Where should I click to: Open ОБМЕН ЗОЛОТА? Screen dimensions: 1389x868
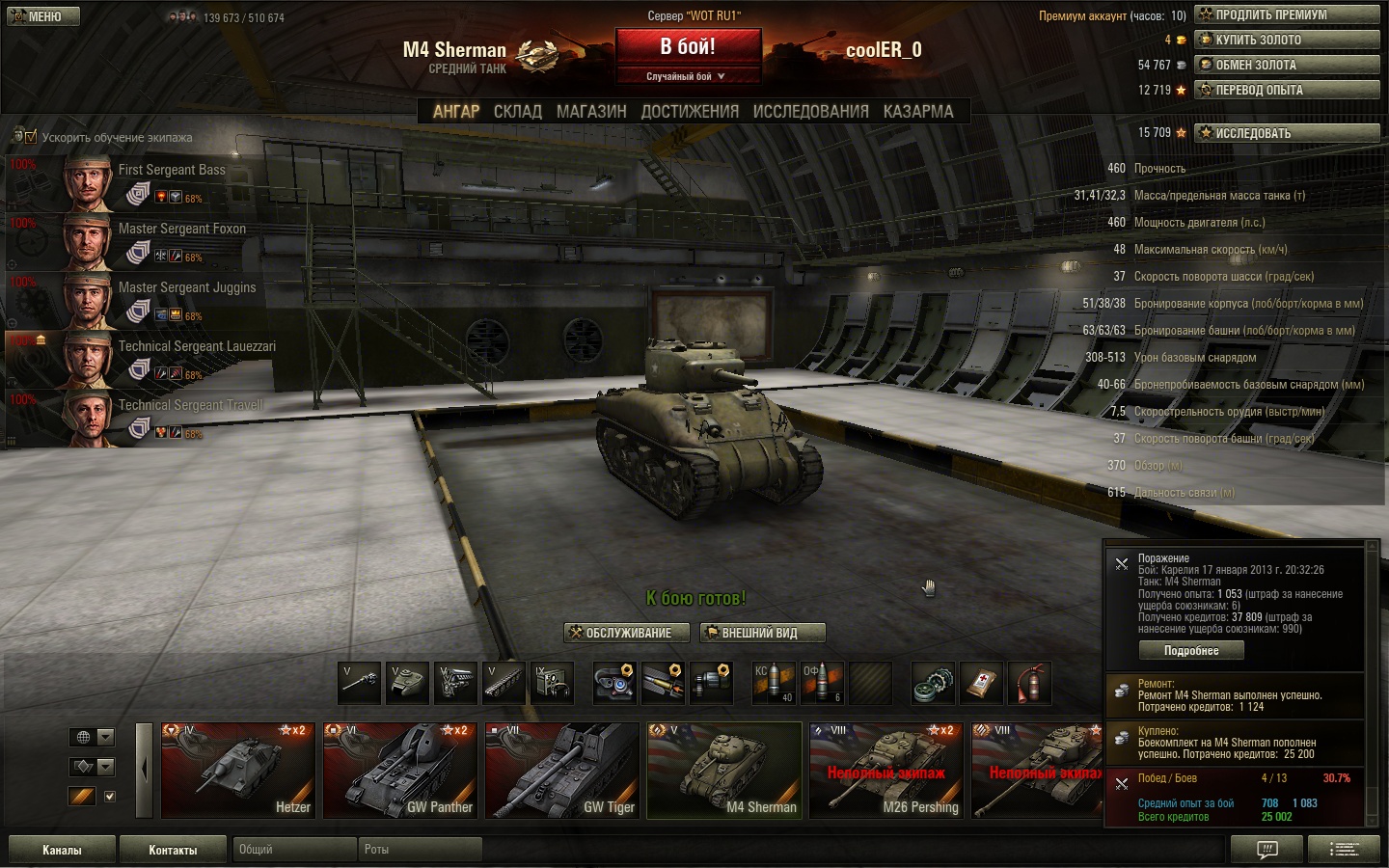(x=1287, y=65)
